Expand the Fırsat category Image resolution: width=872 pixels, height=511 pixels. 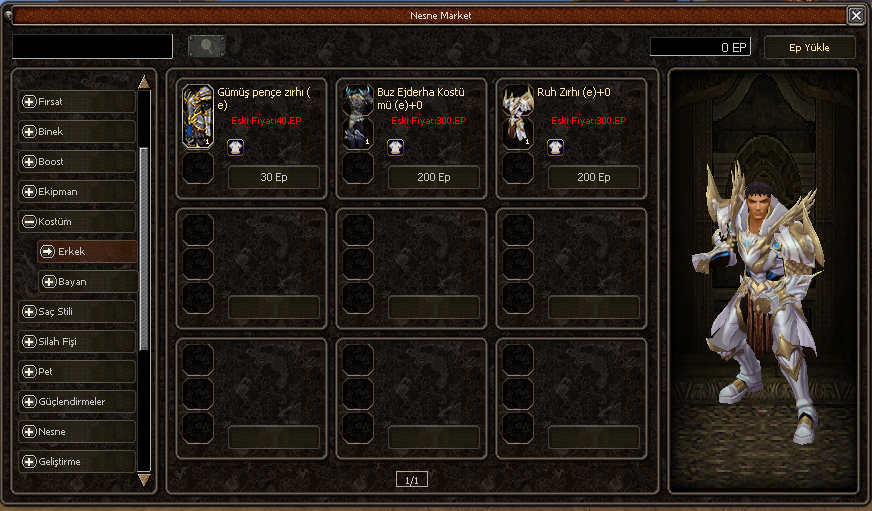coord(77,101)
